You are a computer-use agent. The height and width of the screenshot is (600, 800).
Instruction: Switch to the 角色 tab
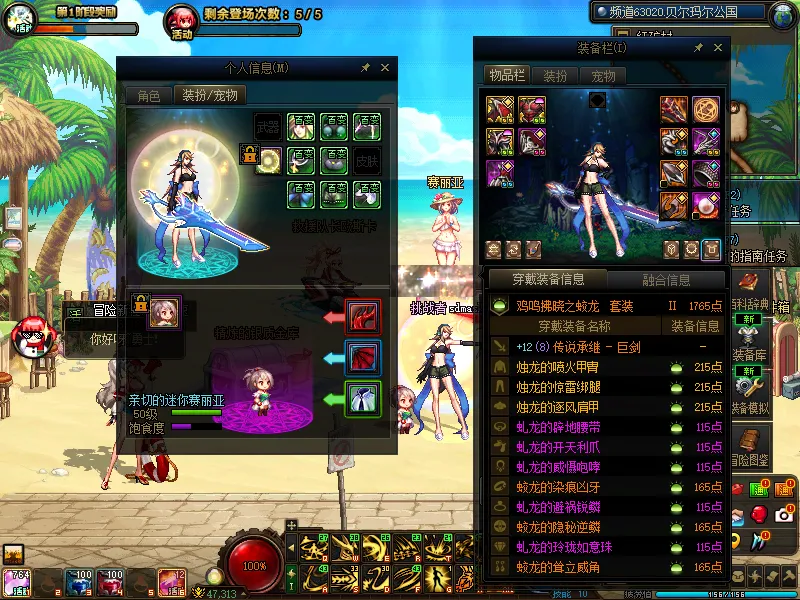[148, 96]
